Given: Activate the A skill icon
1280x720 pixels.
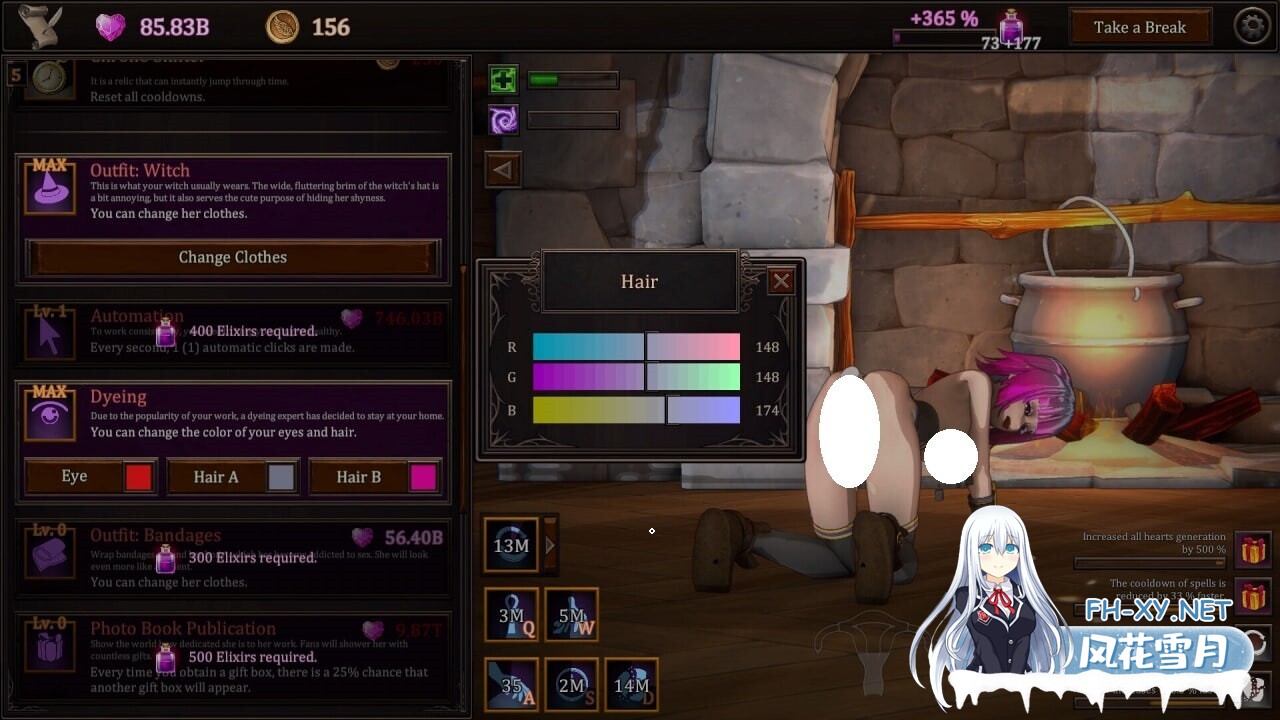Looking at the screenshot, I should tap(512, 684).
